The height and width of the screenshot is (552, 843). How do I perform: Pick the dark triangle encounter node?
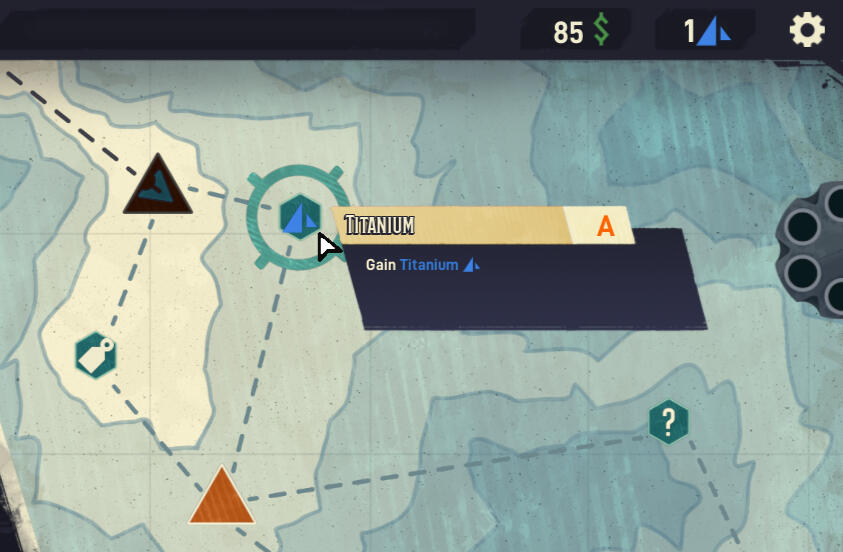coord(157,187)
